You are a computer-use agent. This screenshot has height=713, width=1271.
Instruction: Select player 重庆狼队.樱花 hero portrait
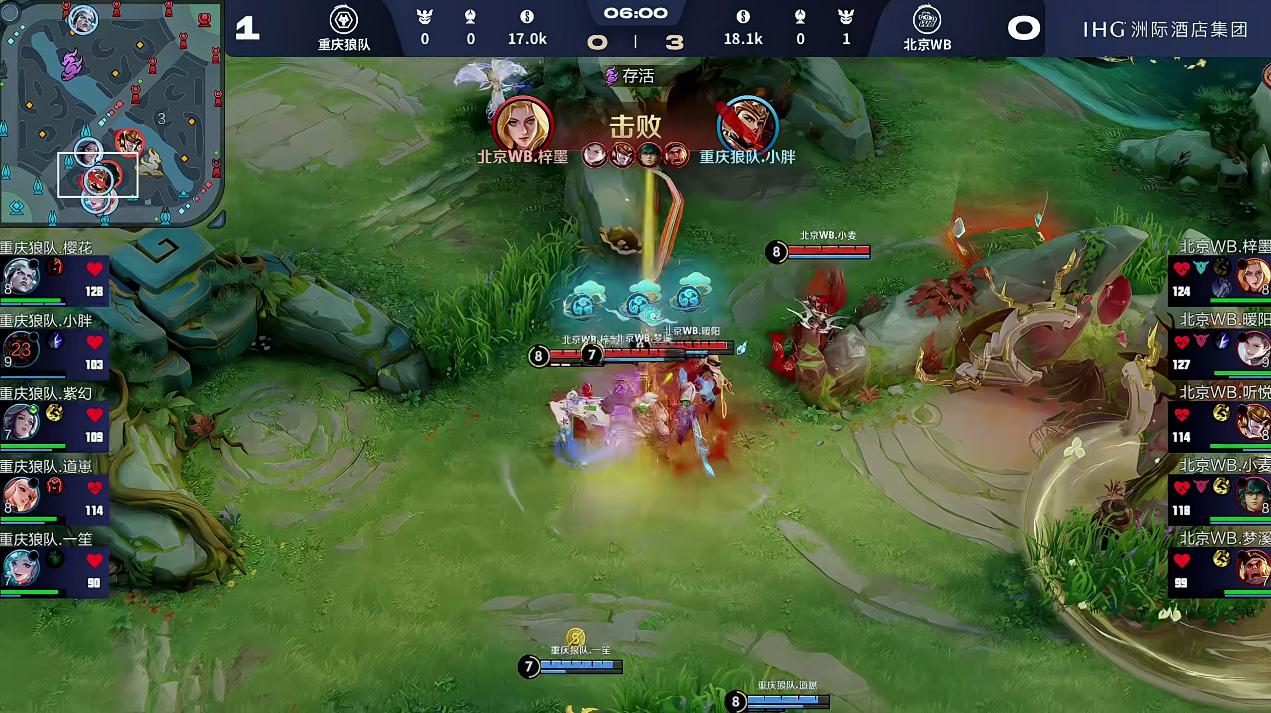click(x=20, y=275)
